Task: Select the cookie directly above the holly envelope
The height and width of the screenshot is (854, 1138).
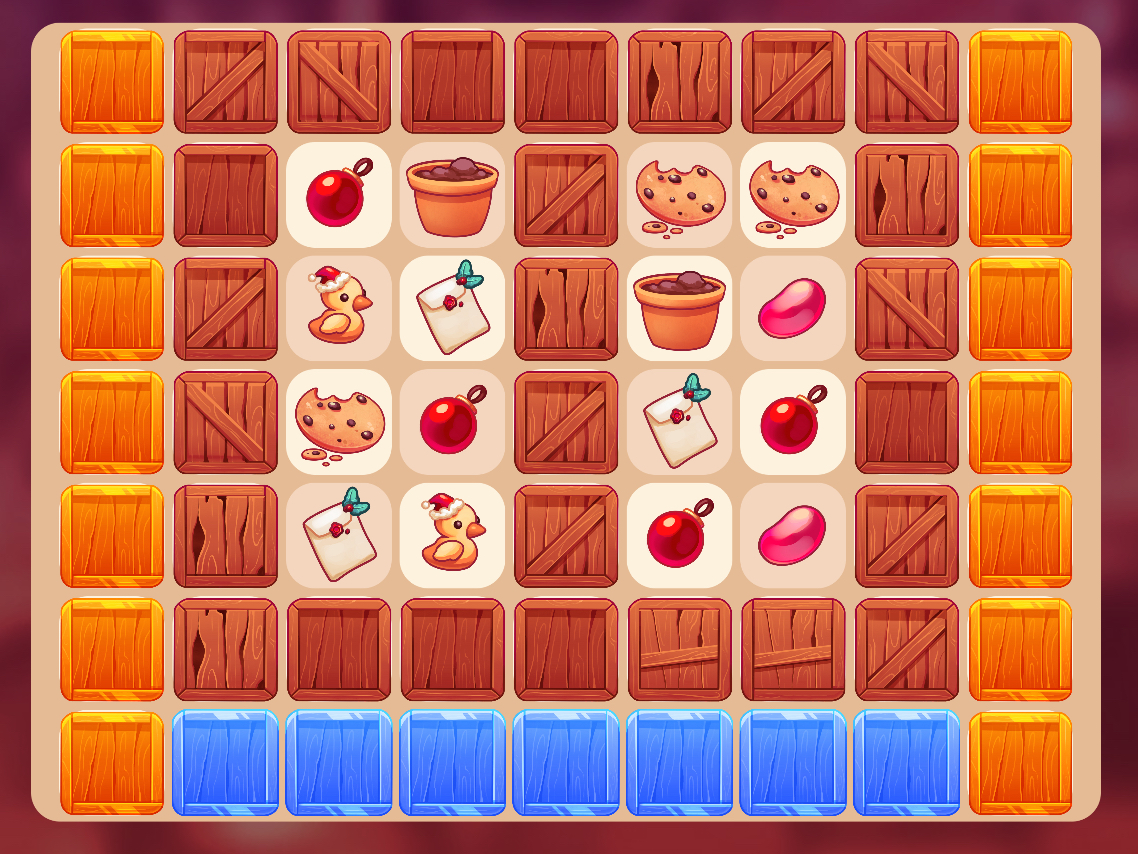Action: [x=339, y=422]
